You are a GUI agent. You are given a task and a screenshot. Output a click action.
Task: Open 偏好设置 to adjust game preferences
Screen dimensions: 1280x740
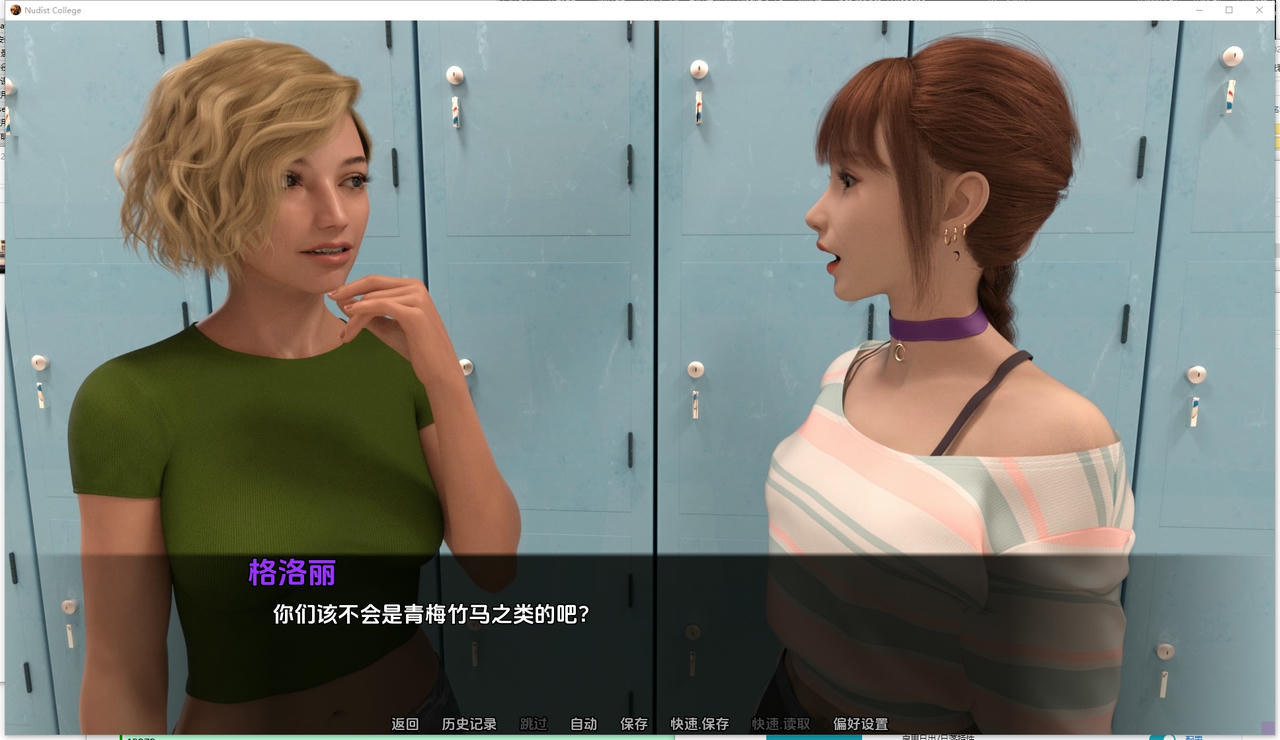click(x=859, y=723)
